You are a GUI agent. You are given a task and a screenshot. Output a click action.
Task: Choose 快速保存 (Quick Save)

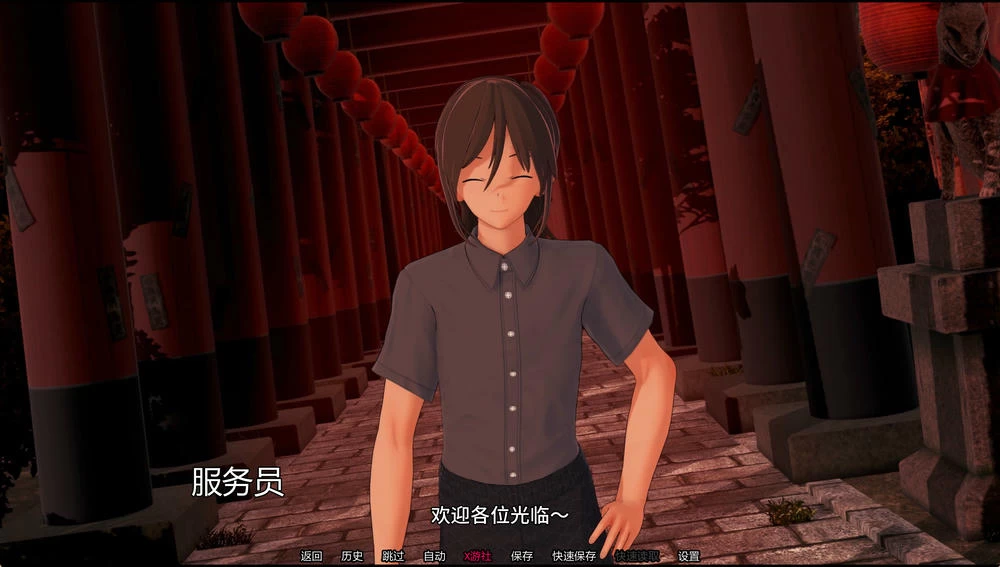click(574, 556)
